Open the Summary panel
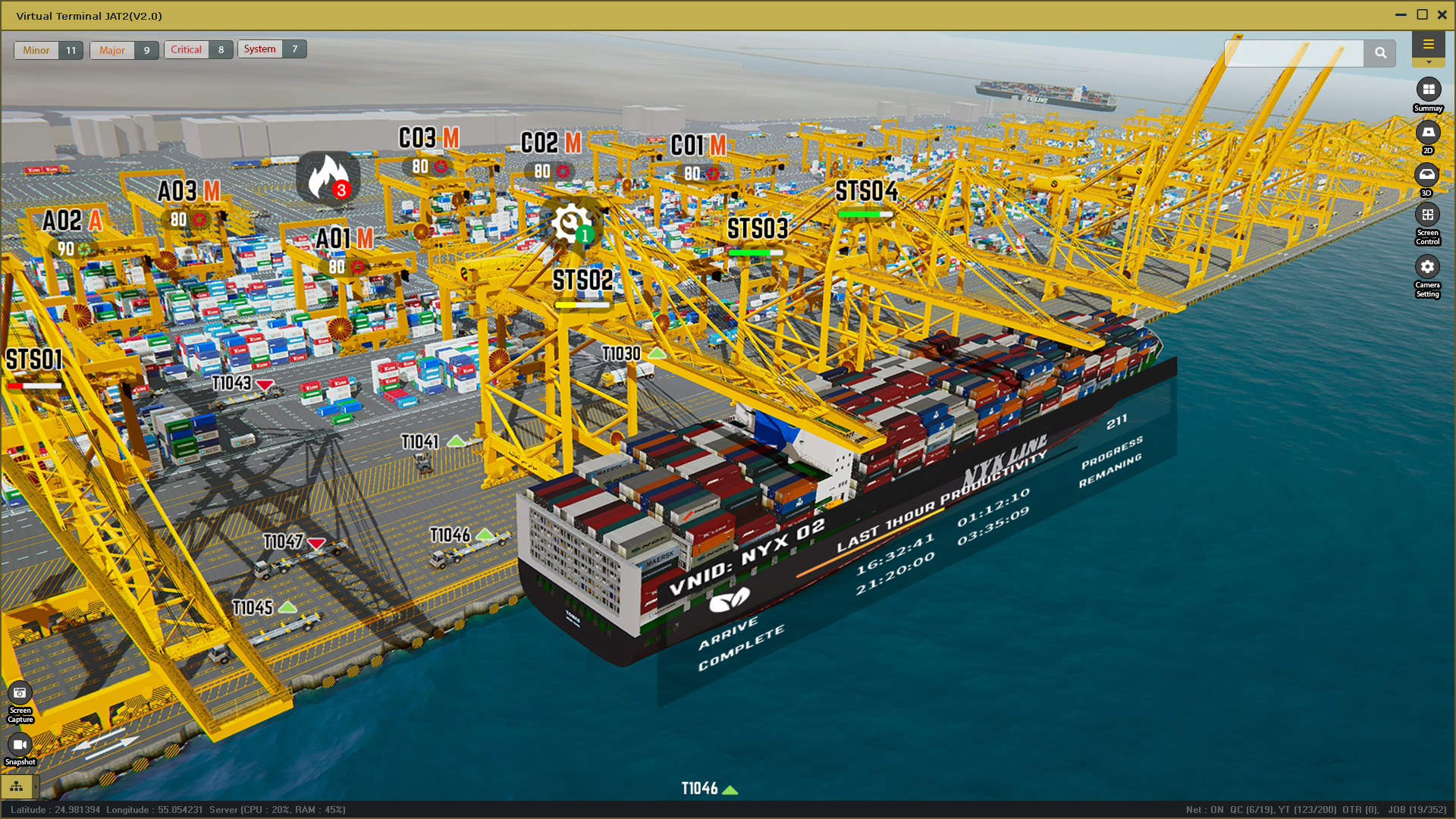1456x819 pixels. [1428, 90]
